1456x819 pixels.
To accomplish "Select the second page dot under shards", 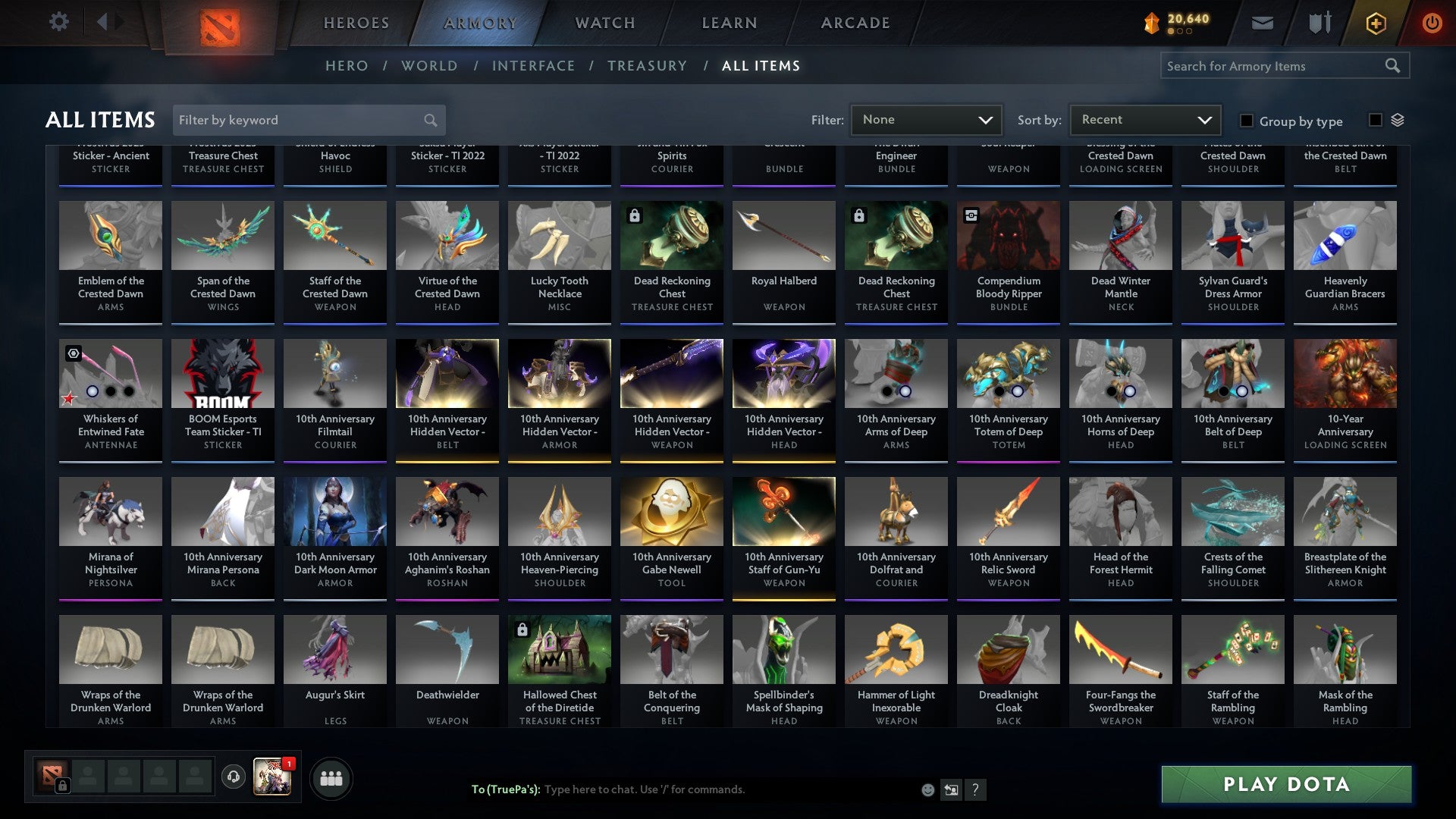I will 1181,32.
